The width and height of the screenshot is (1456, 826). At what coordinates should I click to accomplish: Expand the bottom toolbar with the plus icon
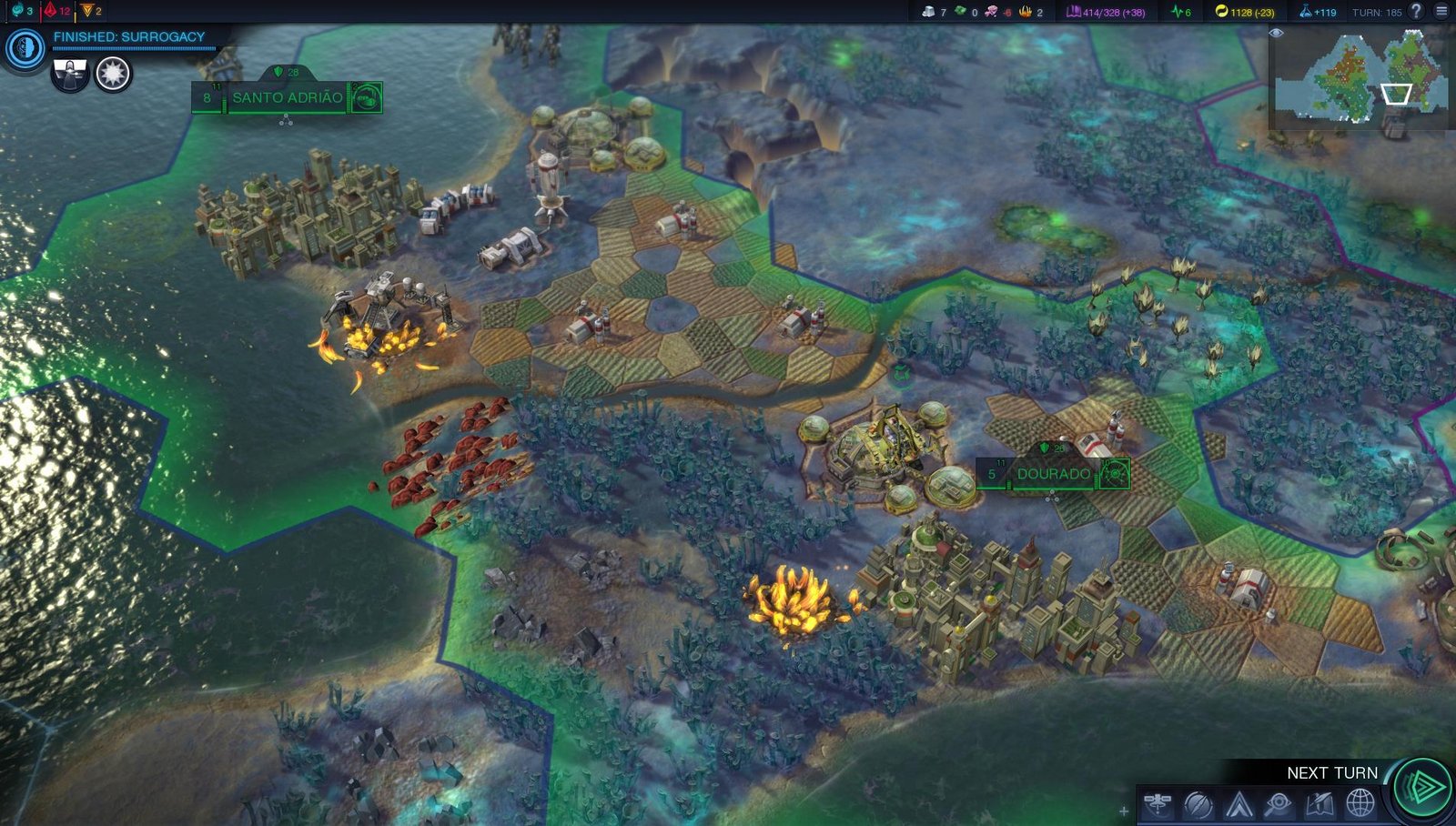point(1124,811)
